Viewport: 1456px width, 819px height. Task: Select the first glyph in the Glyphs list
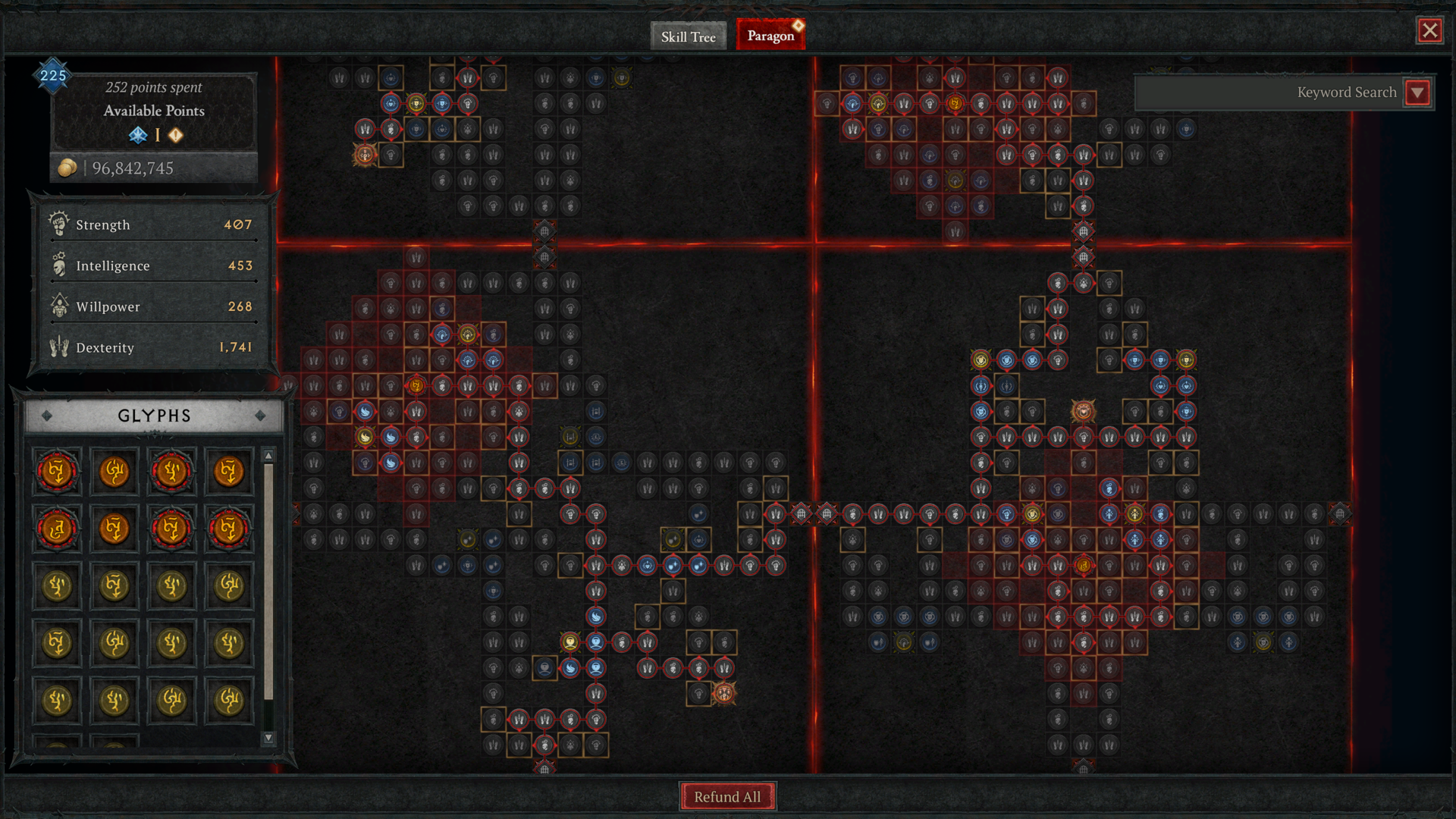tap(57, 471)
